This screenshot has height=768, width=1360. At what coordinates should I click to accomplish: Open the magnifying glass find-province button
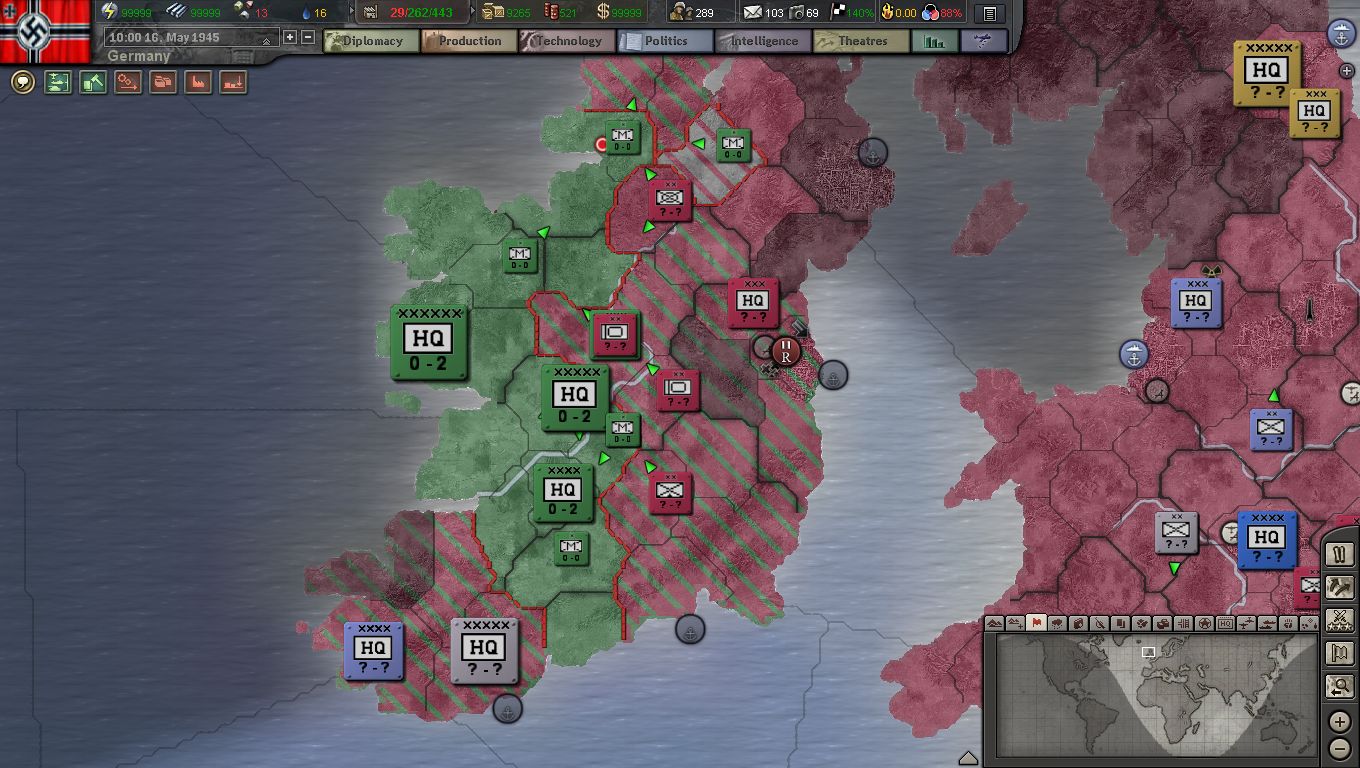coord(1340,687)
